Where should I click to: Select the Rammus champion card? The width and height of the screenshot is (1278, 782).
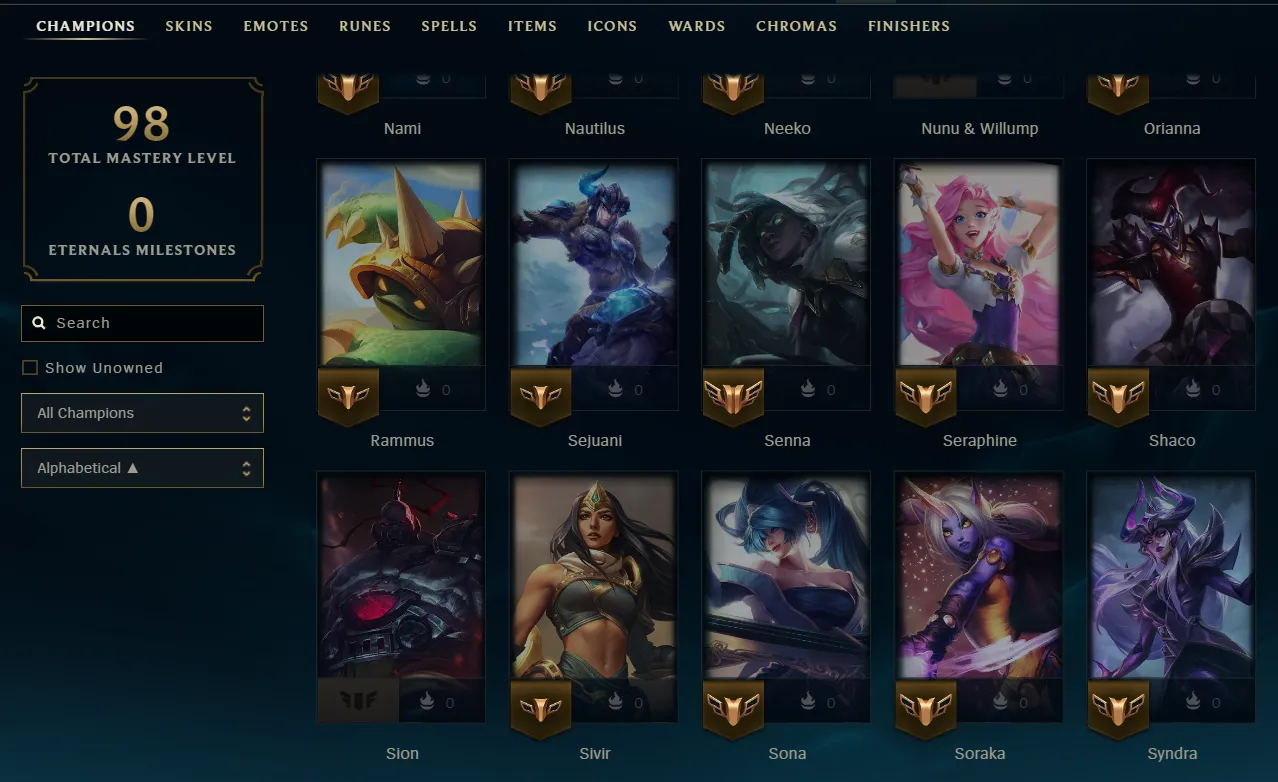[x=401, y=265]
